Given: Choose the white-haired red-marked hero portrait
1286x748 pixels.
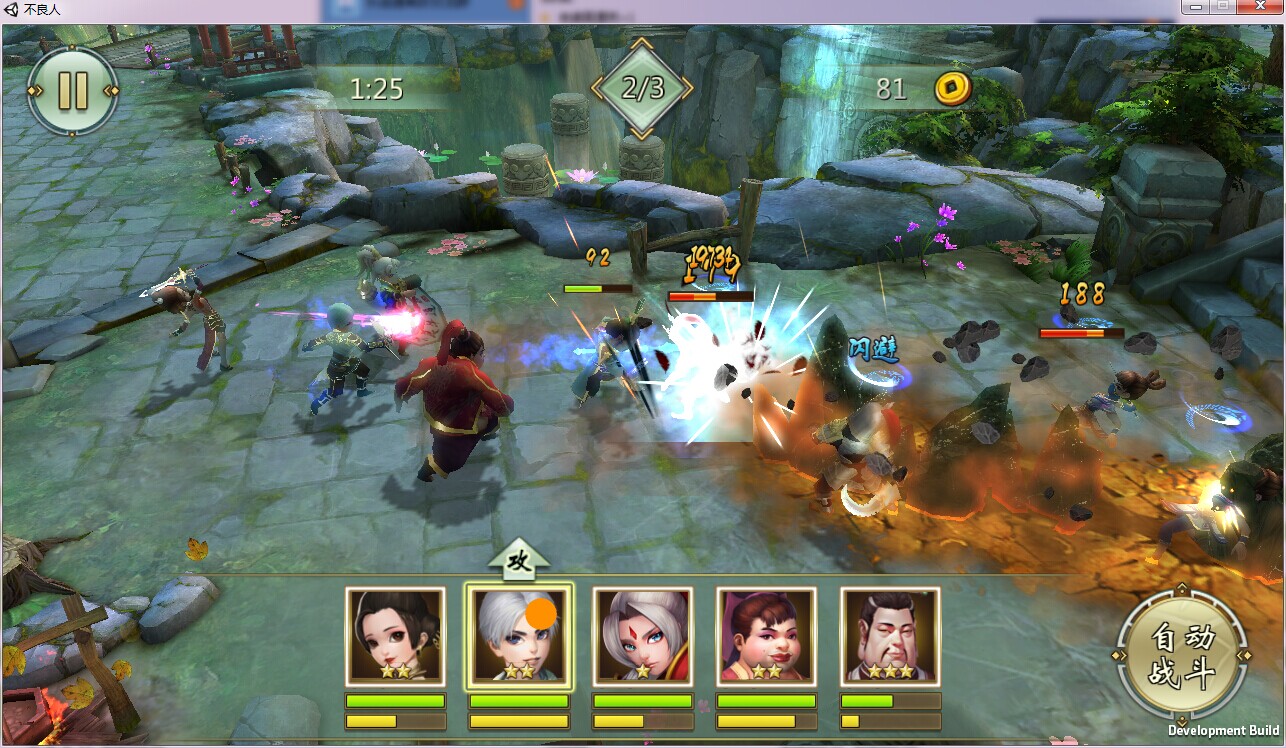Looking at the screenshot, I should click(x=642, y=637).
